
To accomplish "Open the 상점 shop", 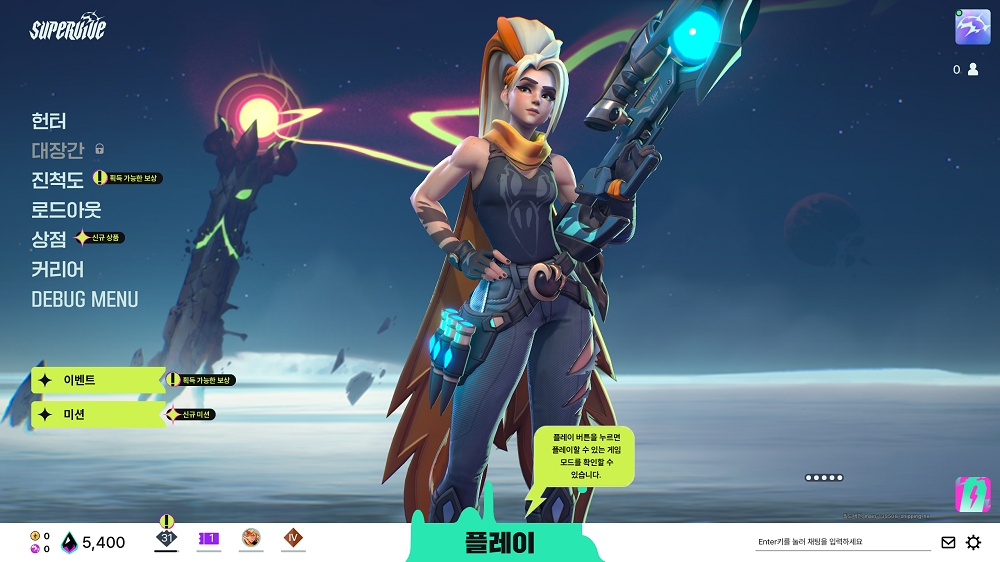I will 49,239.
